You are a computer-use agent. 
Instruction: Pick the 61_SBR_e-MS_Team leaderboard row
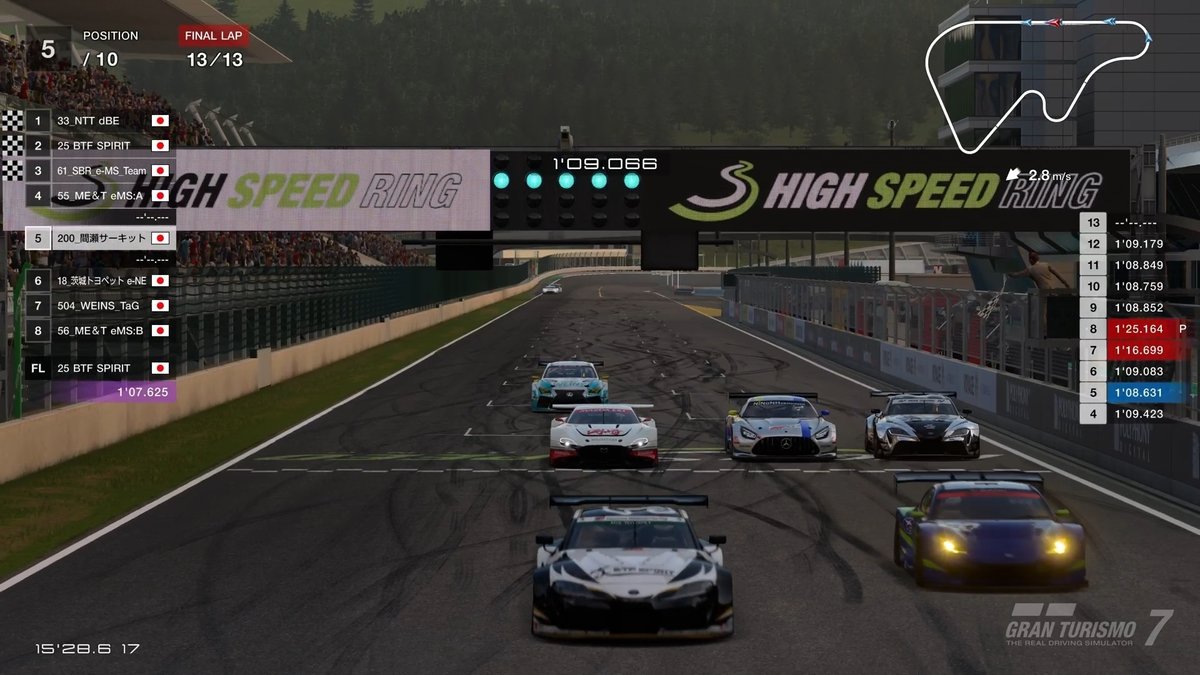tap(100, 171)
